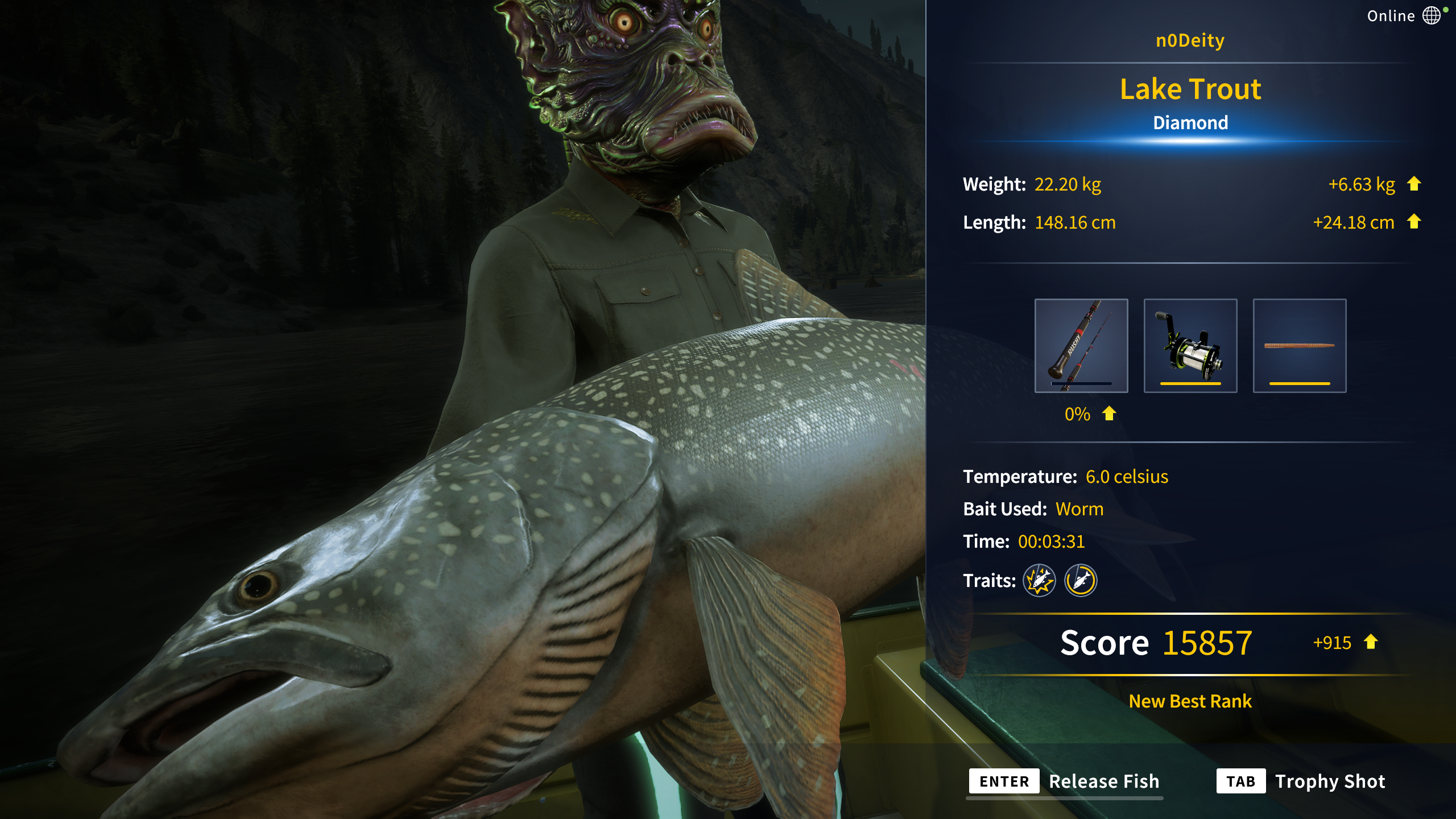Click the Online globe status icon
This screenshot has height=819, width=1456.
coord(1432,15)
